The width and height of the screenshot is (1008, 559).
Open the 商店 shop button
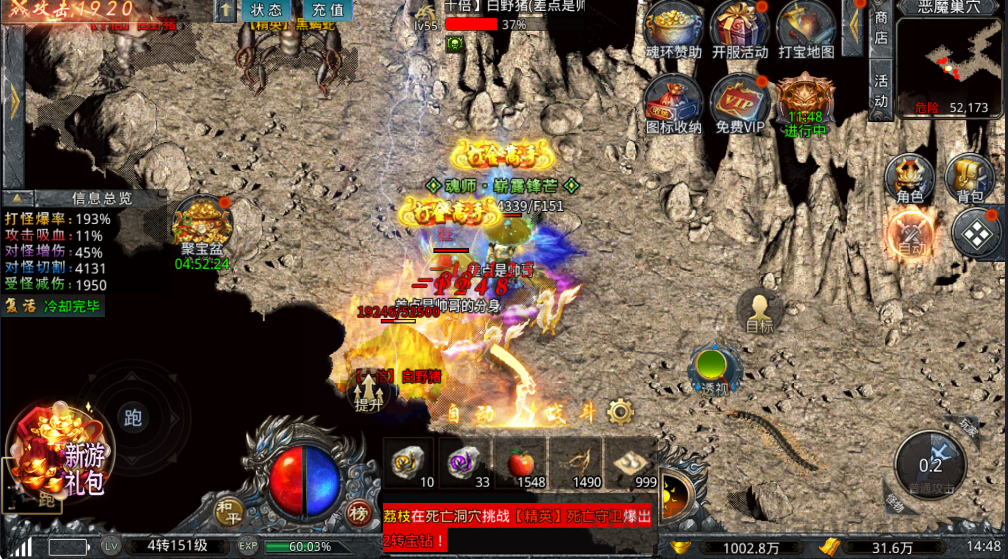881,27
